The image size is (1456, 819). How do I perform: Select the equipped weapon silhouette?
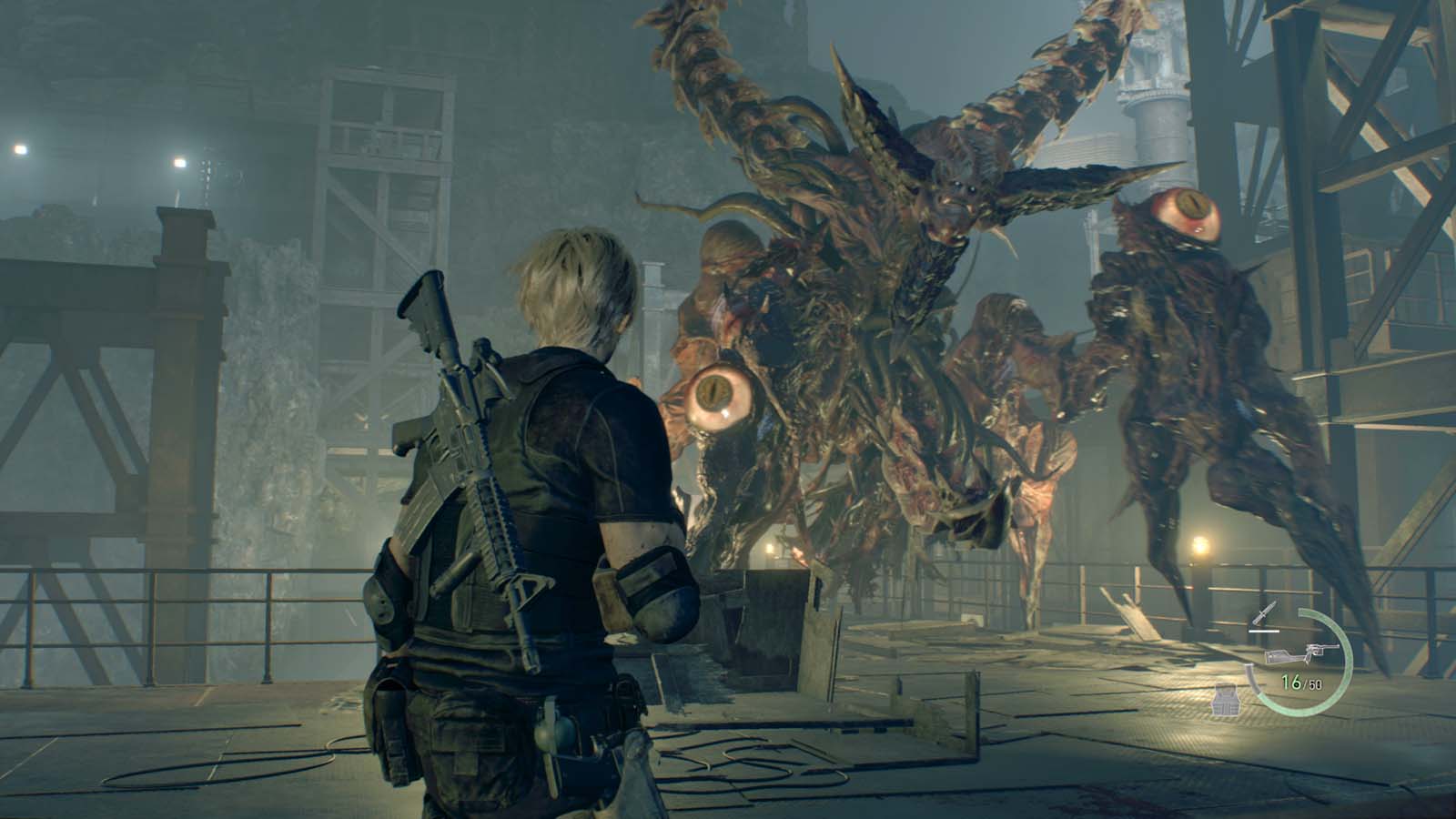[1303, 652]
